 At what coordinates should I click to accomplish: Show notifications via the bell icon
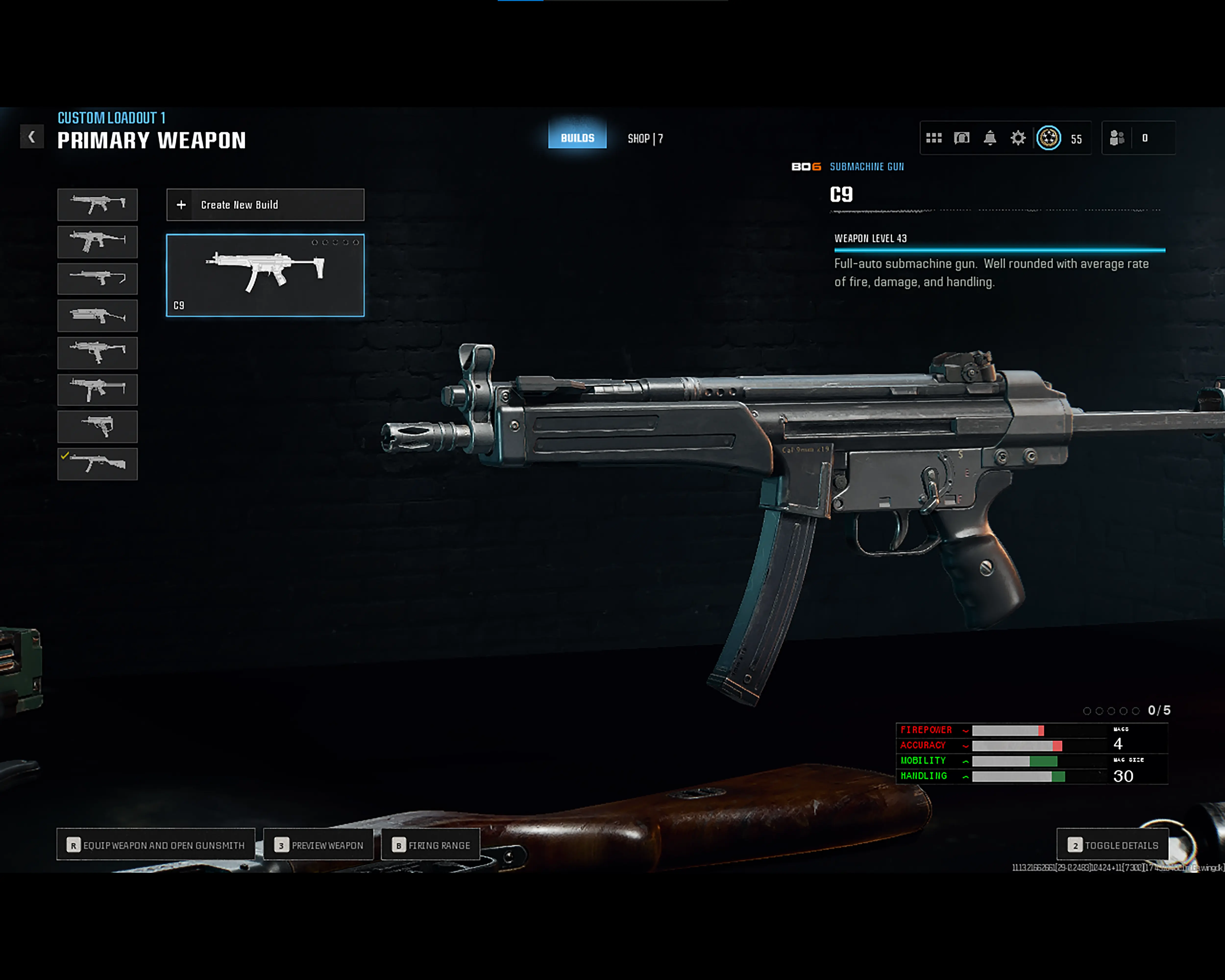[990, 138]
